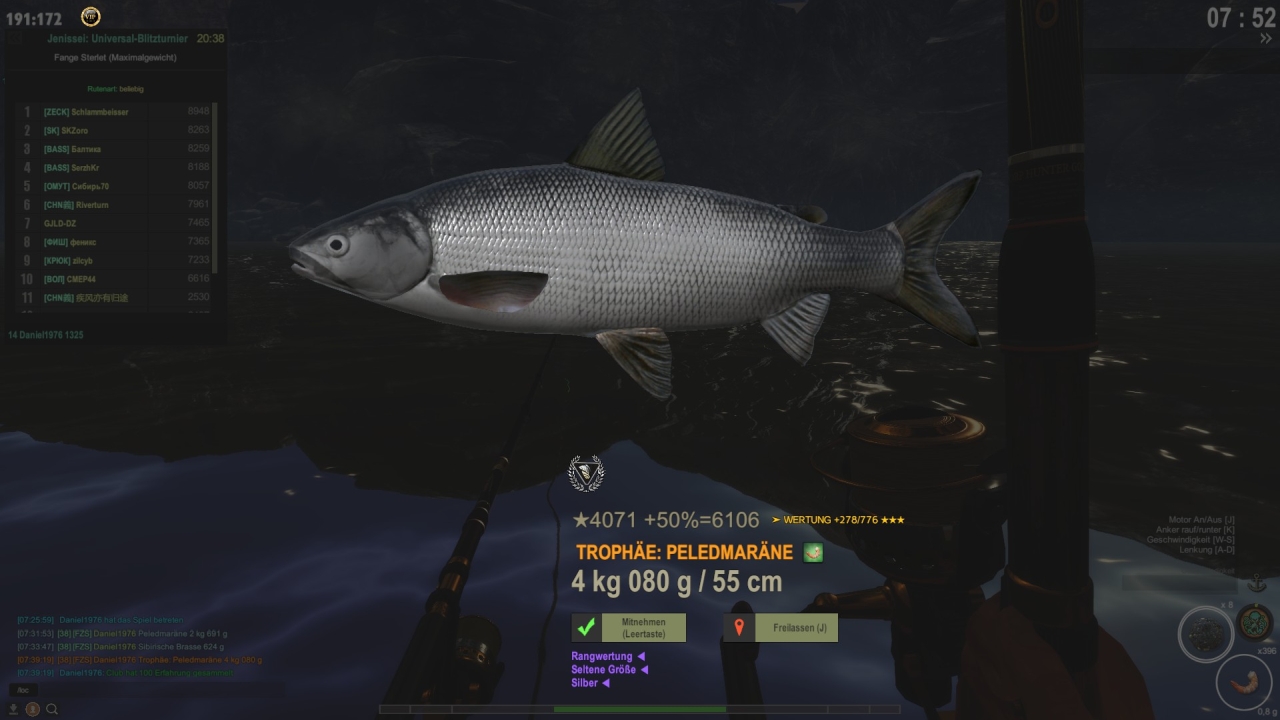
Task: Click the laurel trophy emblem
Action: coord(586,472)
